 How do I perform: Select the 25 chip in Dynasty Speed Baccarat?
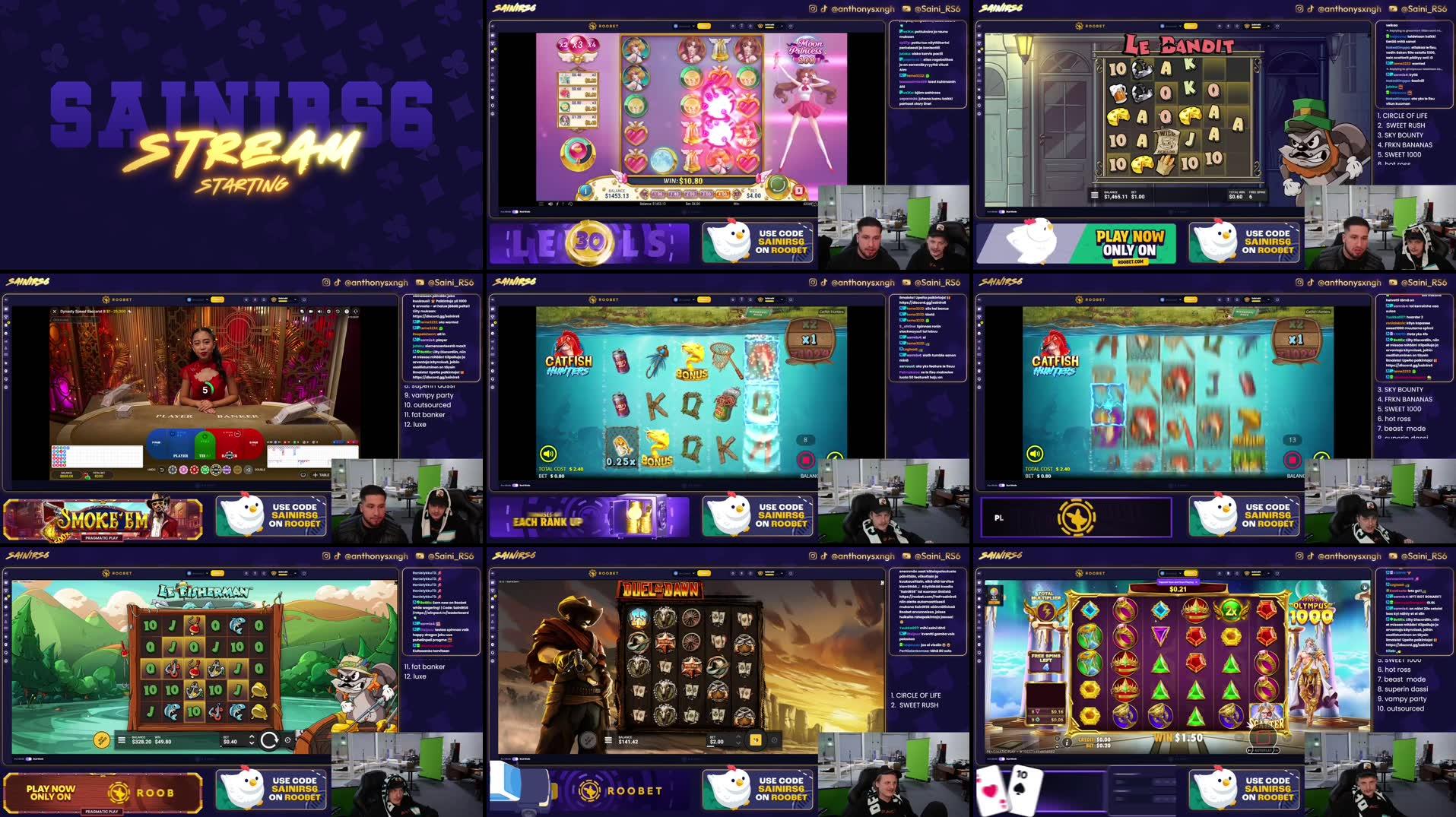[x=205, y=469]
